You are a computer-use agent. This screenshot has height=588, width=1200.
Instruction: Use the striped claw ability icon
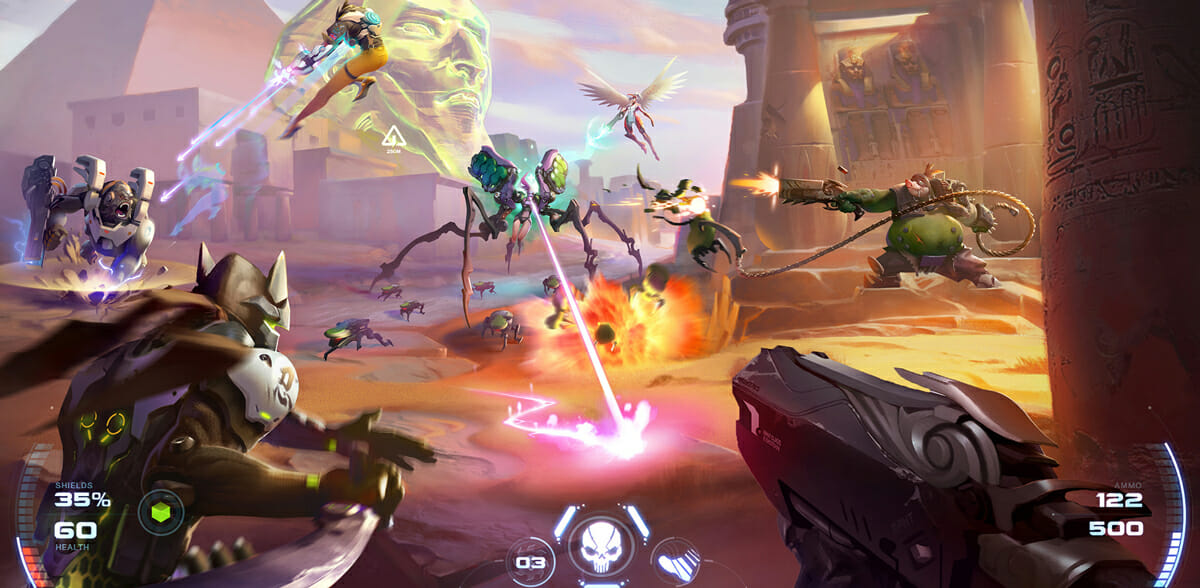(x=674, y=560)
